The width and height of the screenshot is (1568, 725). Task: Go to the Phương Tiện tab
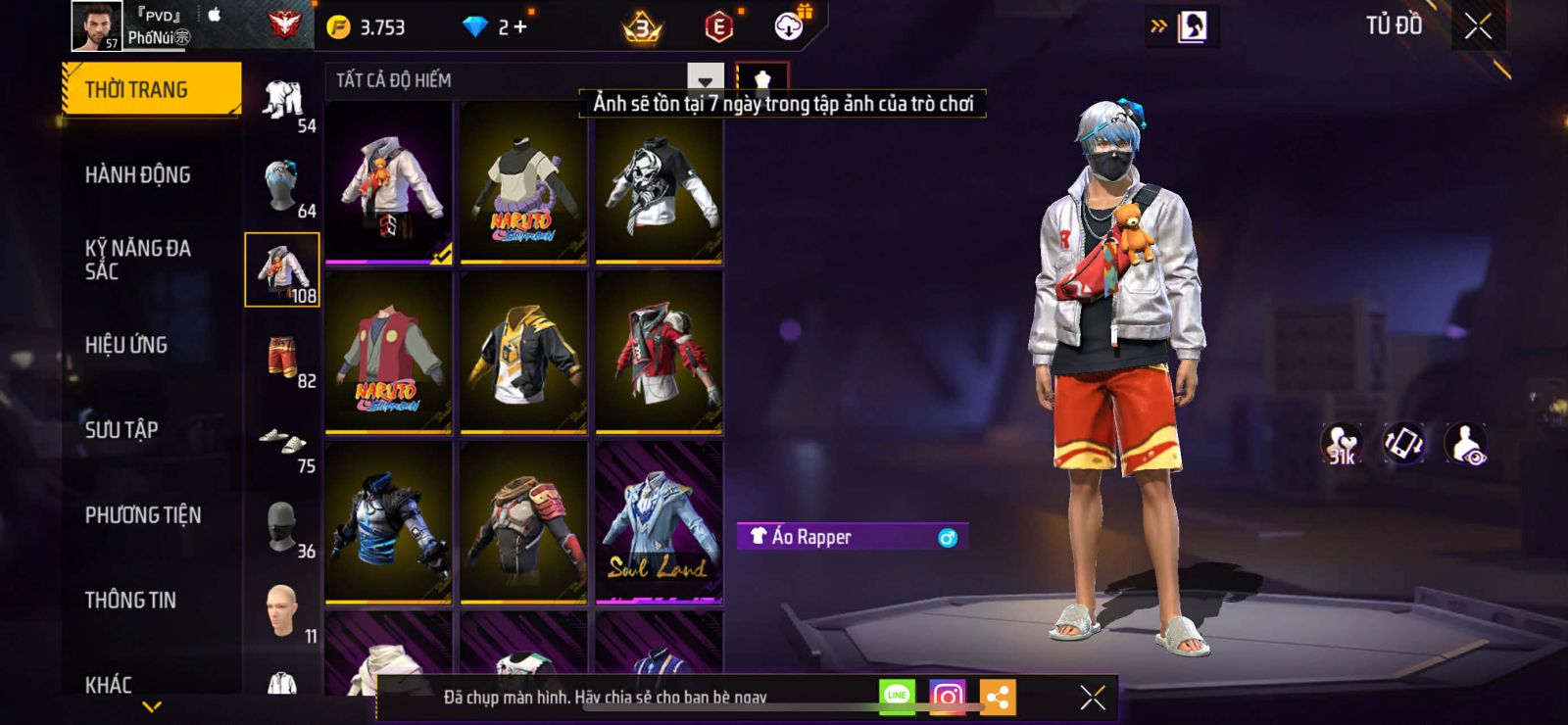click(x=143, y=515)
